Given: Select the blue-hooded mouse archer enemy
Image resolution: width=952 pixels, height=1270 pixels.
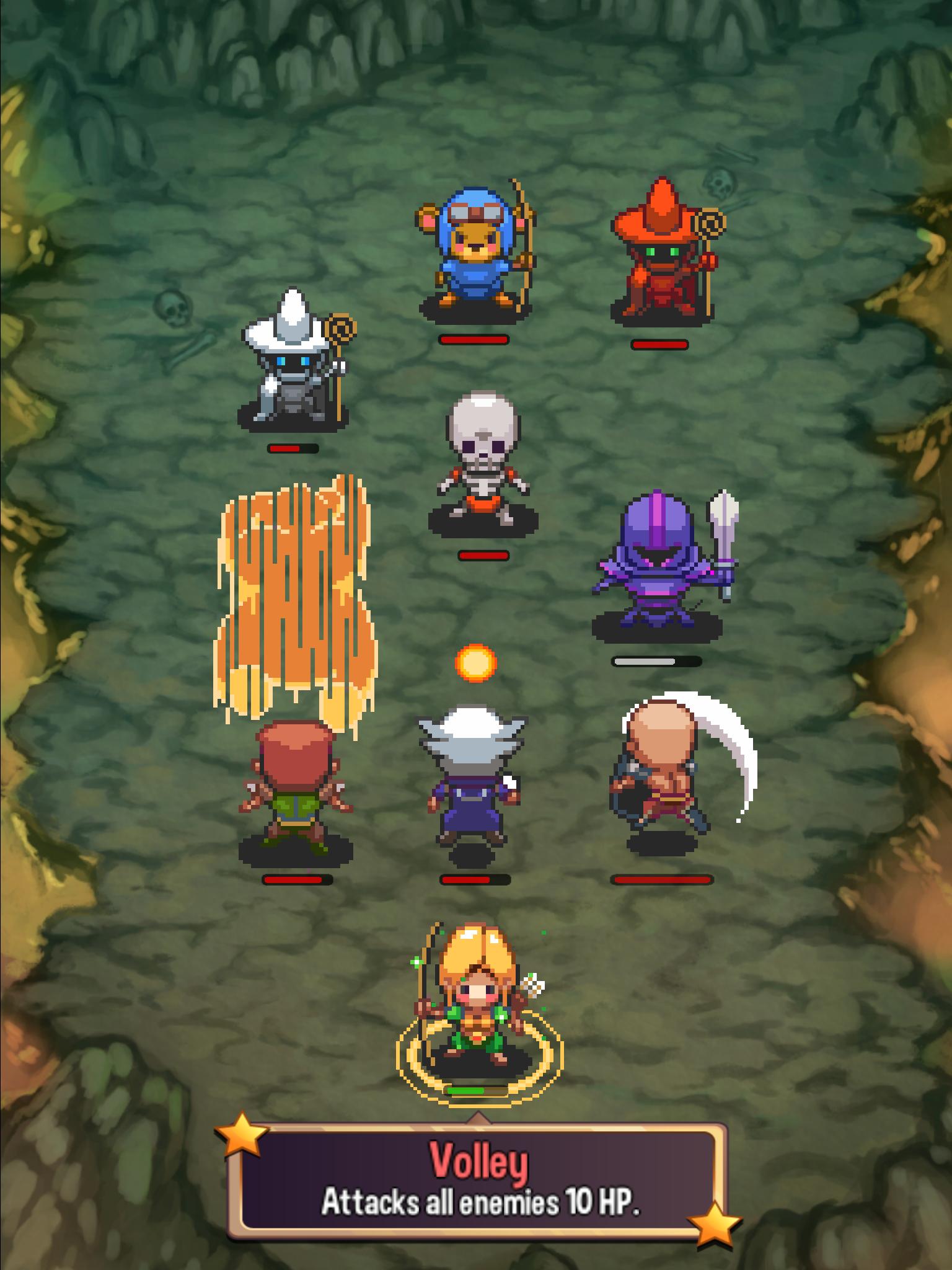Looking at the screenshot, I should (x=477, y=254).
